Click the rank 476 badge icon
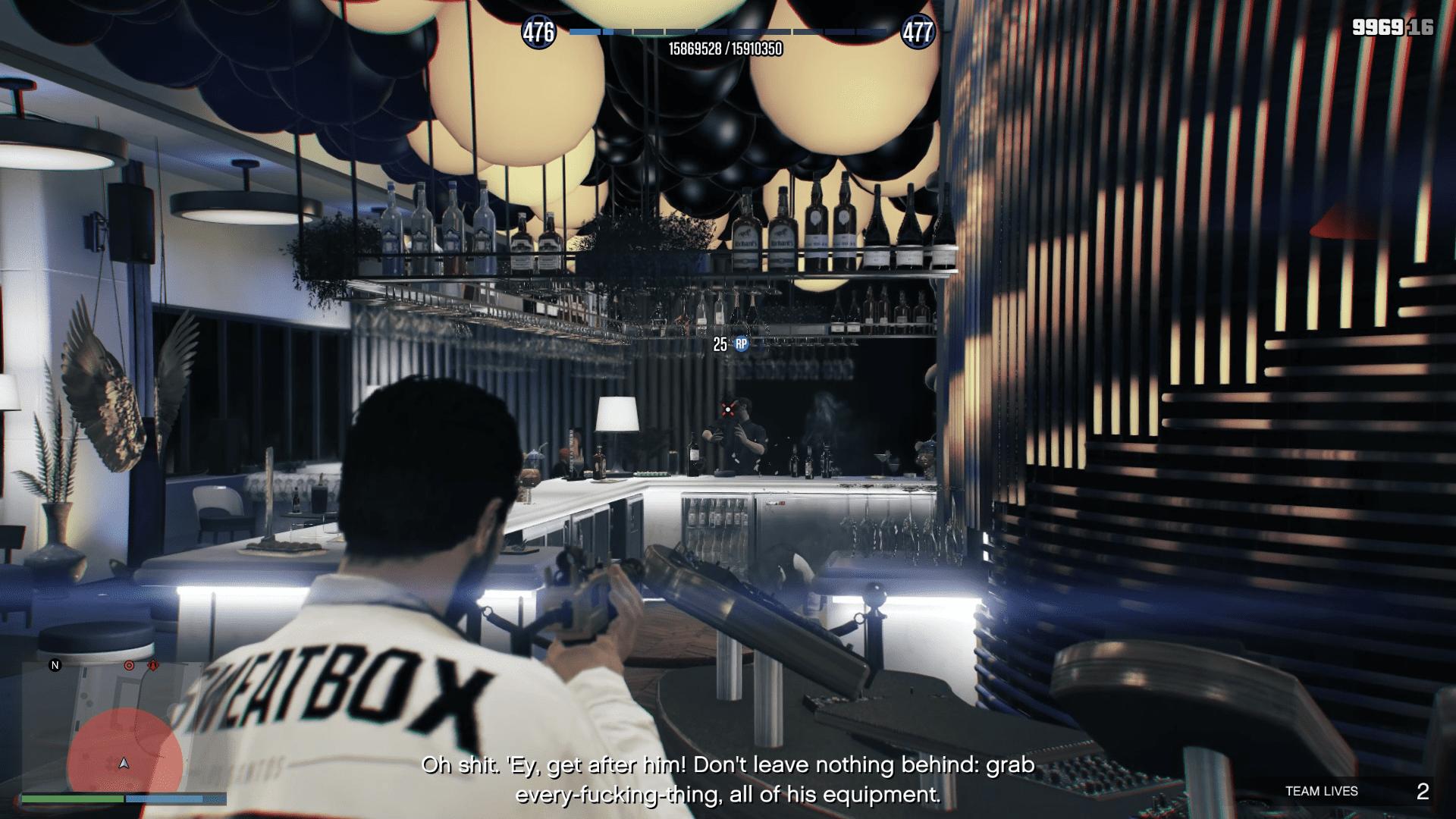 [x=538, y=30]
